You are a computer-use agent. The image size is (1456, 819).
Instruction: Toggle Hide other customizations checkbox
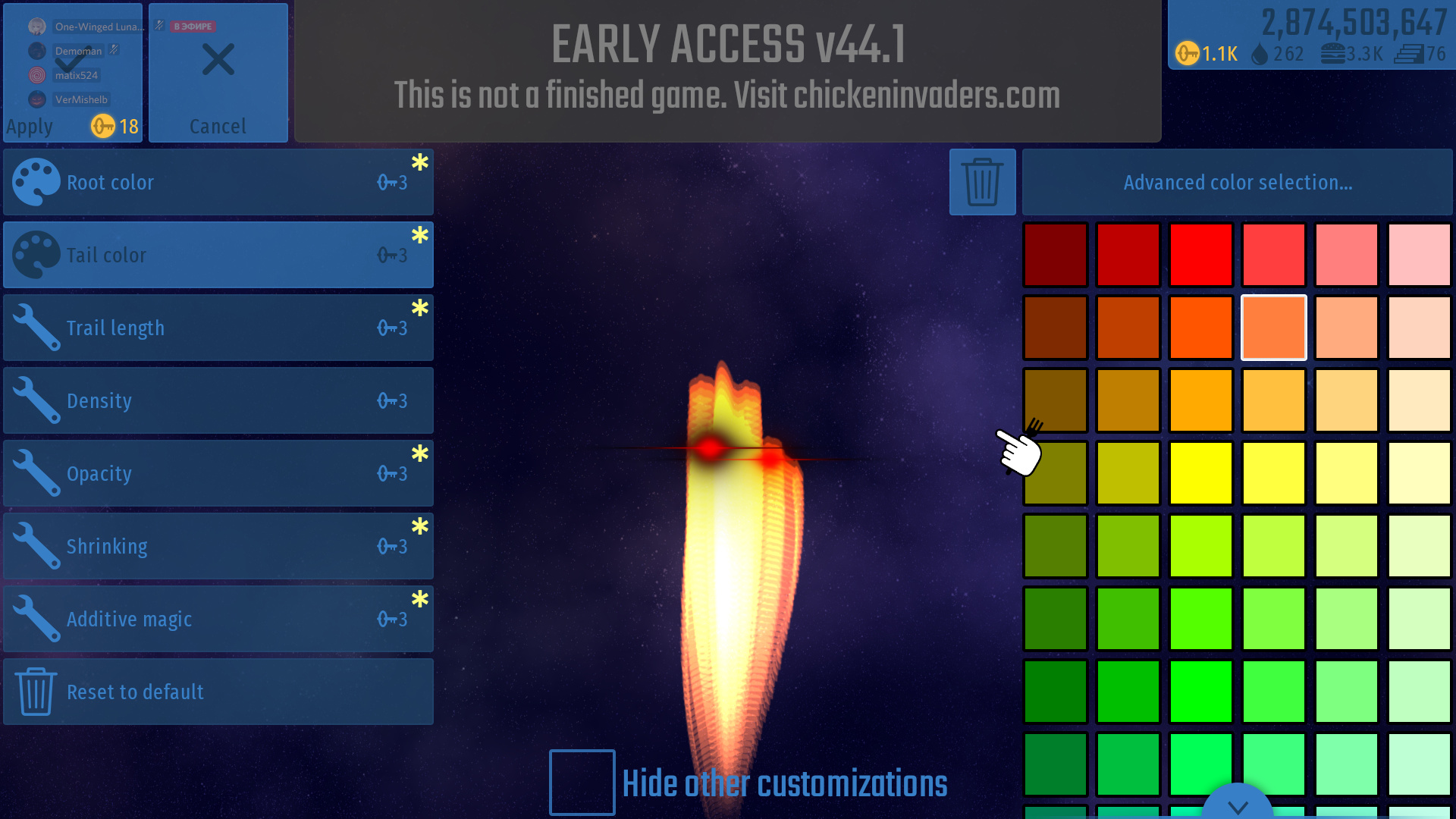(582, 783)
